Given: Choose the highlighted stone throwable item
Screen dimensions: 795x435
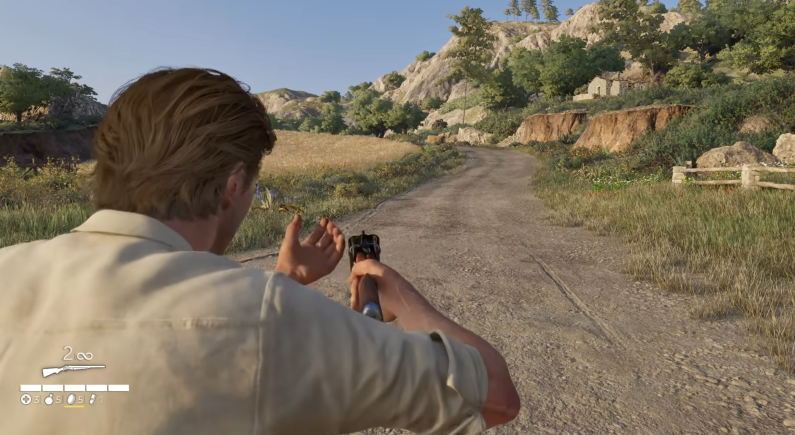Looking at the screenshot, I should 71,399.
